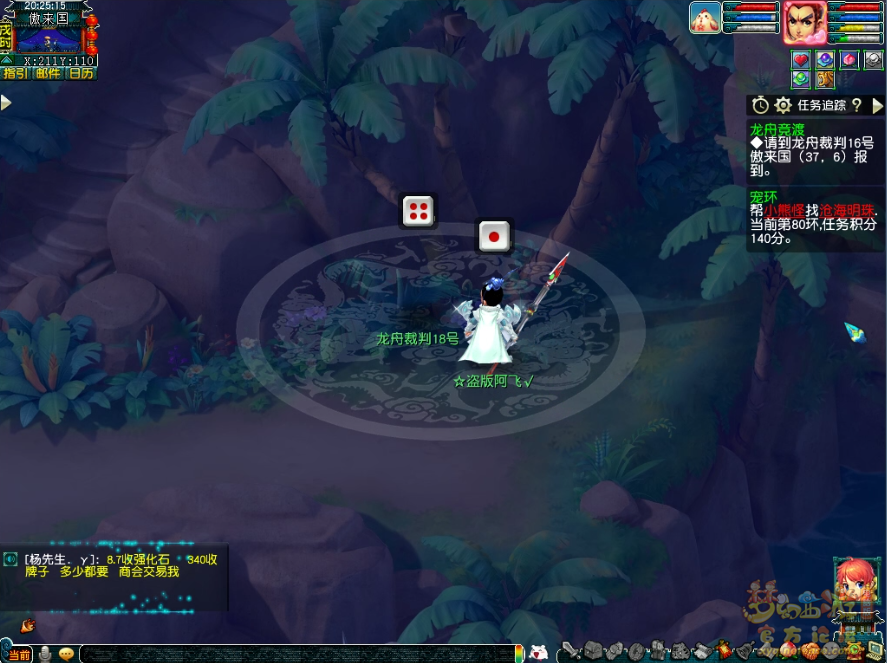Expand the left side panel arrow
Viewport: 887px width, 663px height.
coord(6,102)
